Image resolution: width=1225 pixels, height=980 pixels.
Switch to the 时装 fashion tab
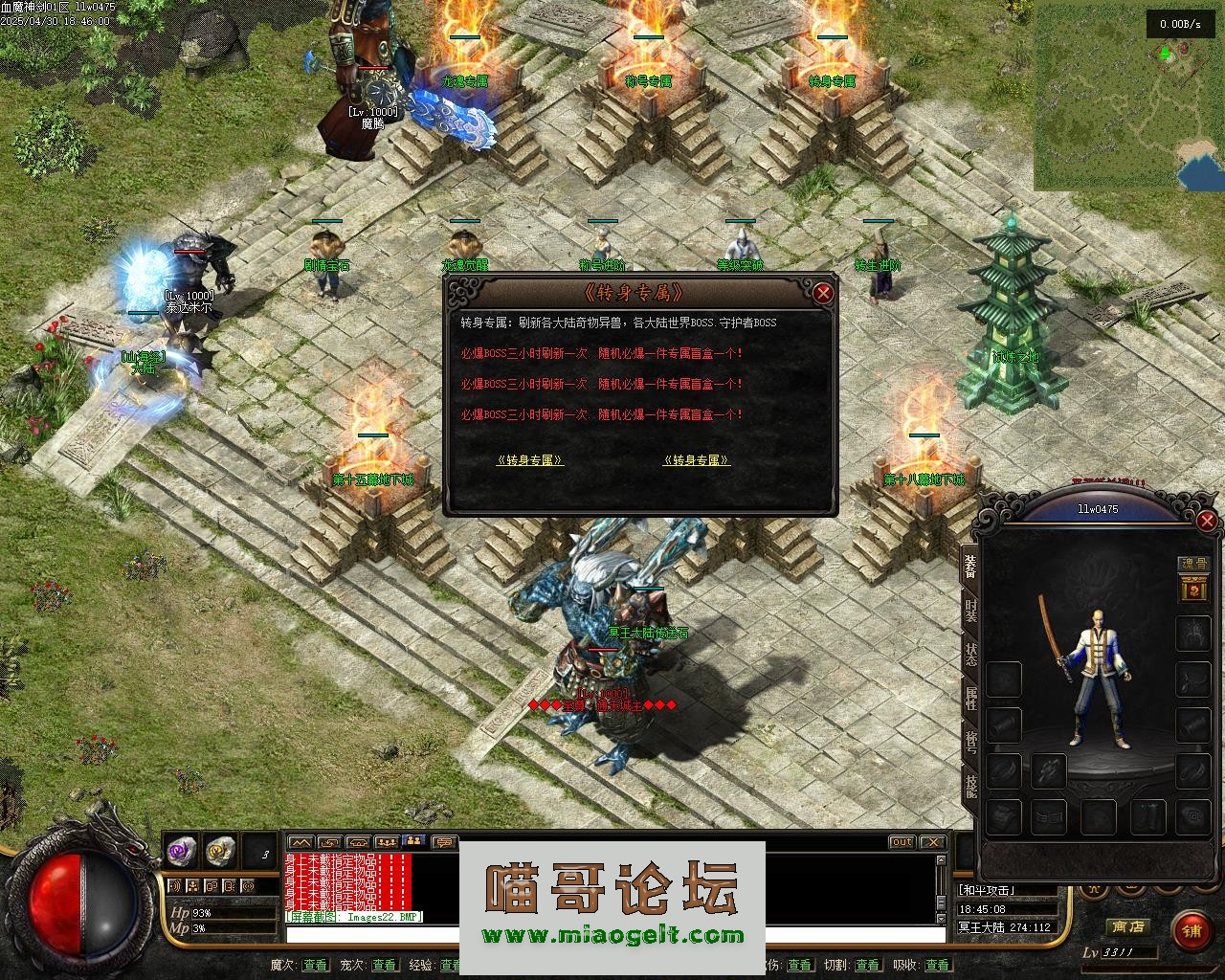click(x=970, y=610)
